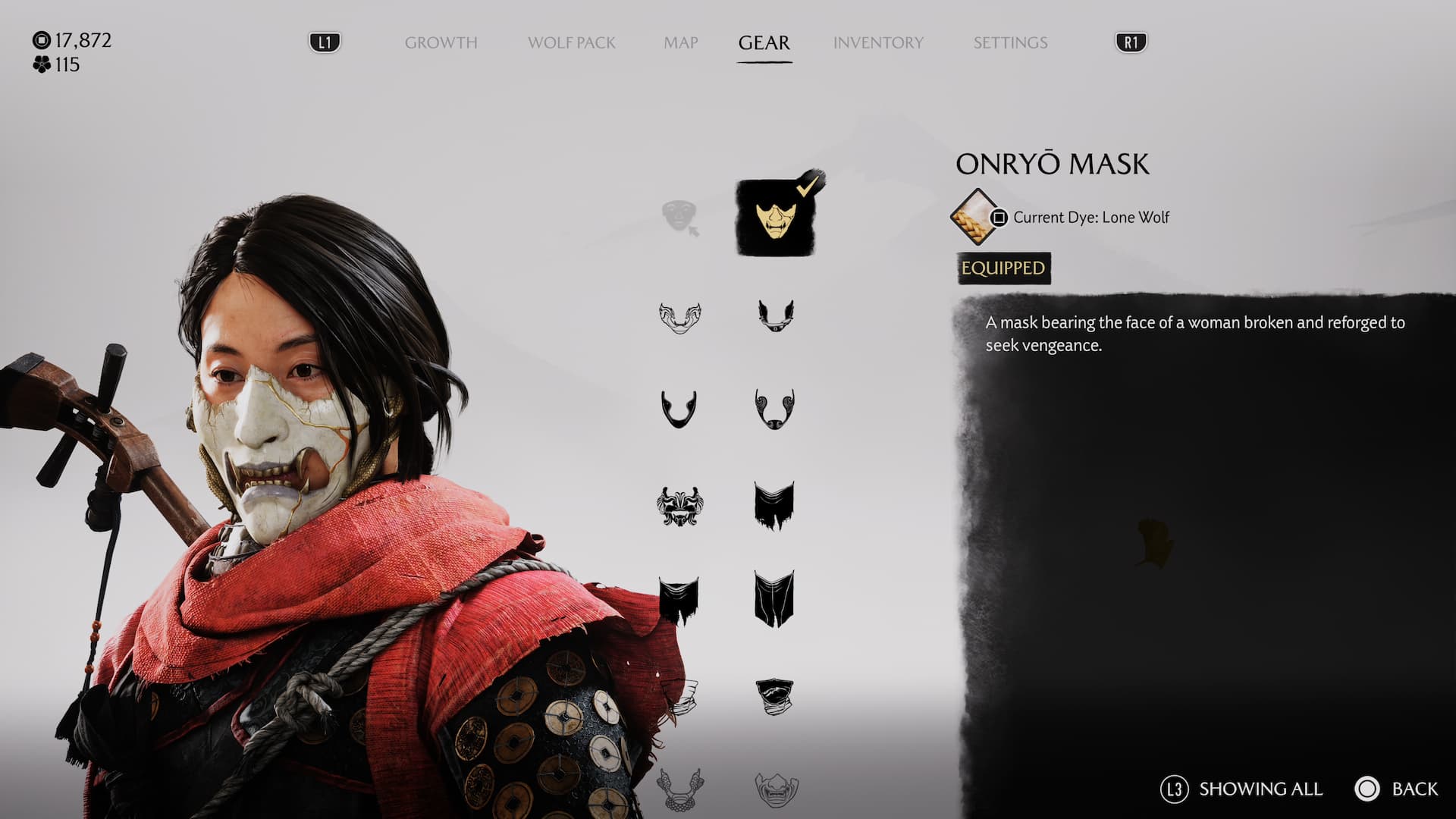The width and height of the screenshot is (1456, 819).
Task: Select the Gear tab
Action: [x=764, y=42]
